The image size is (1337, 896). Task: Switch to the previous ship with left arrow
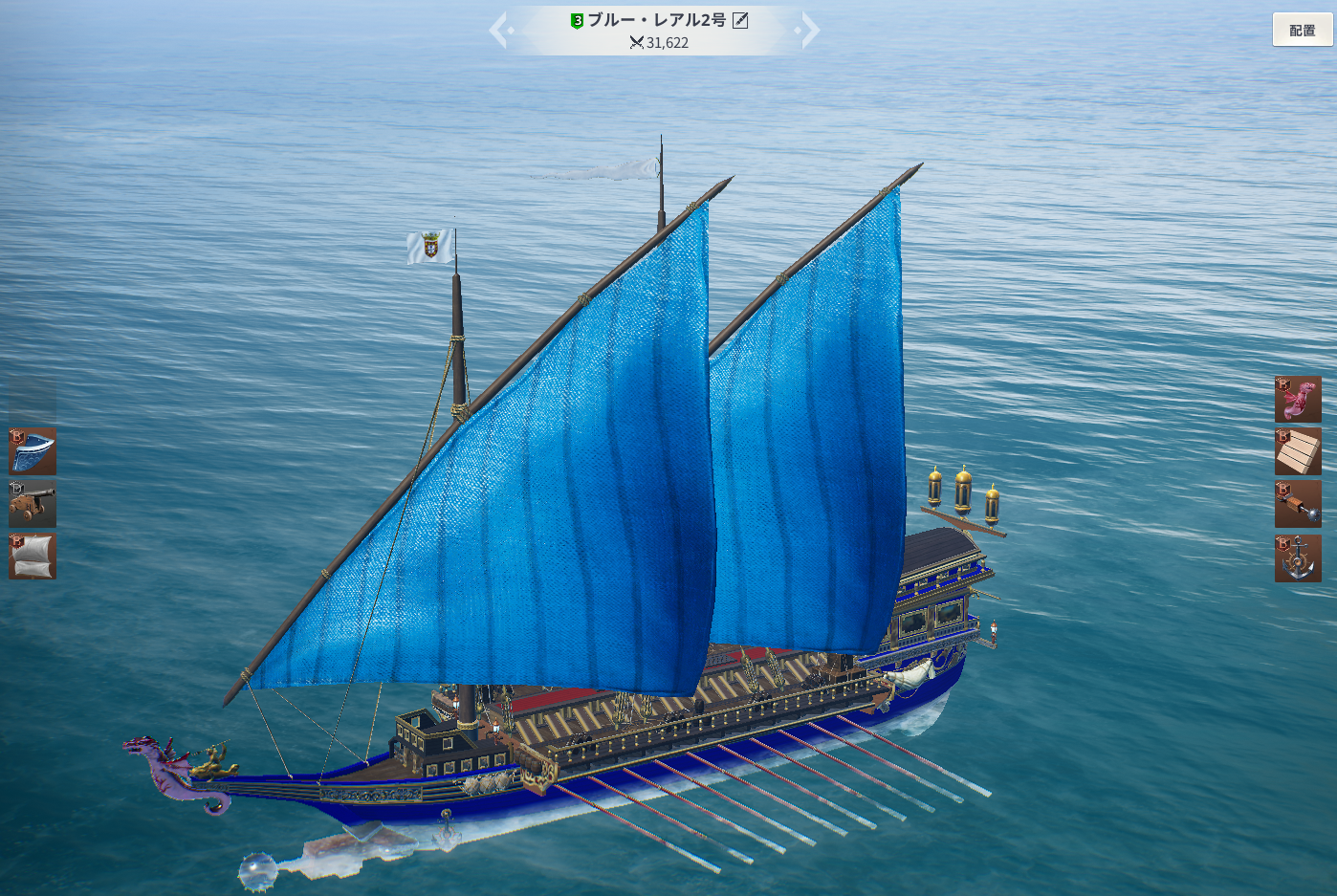(x=499, y=31)
